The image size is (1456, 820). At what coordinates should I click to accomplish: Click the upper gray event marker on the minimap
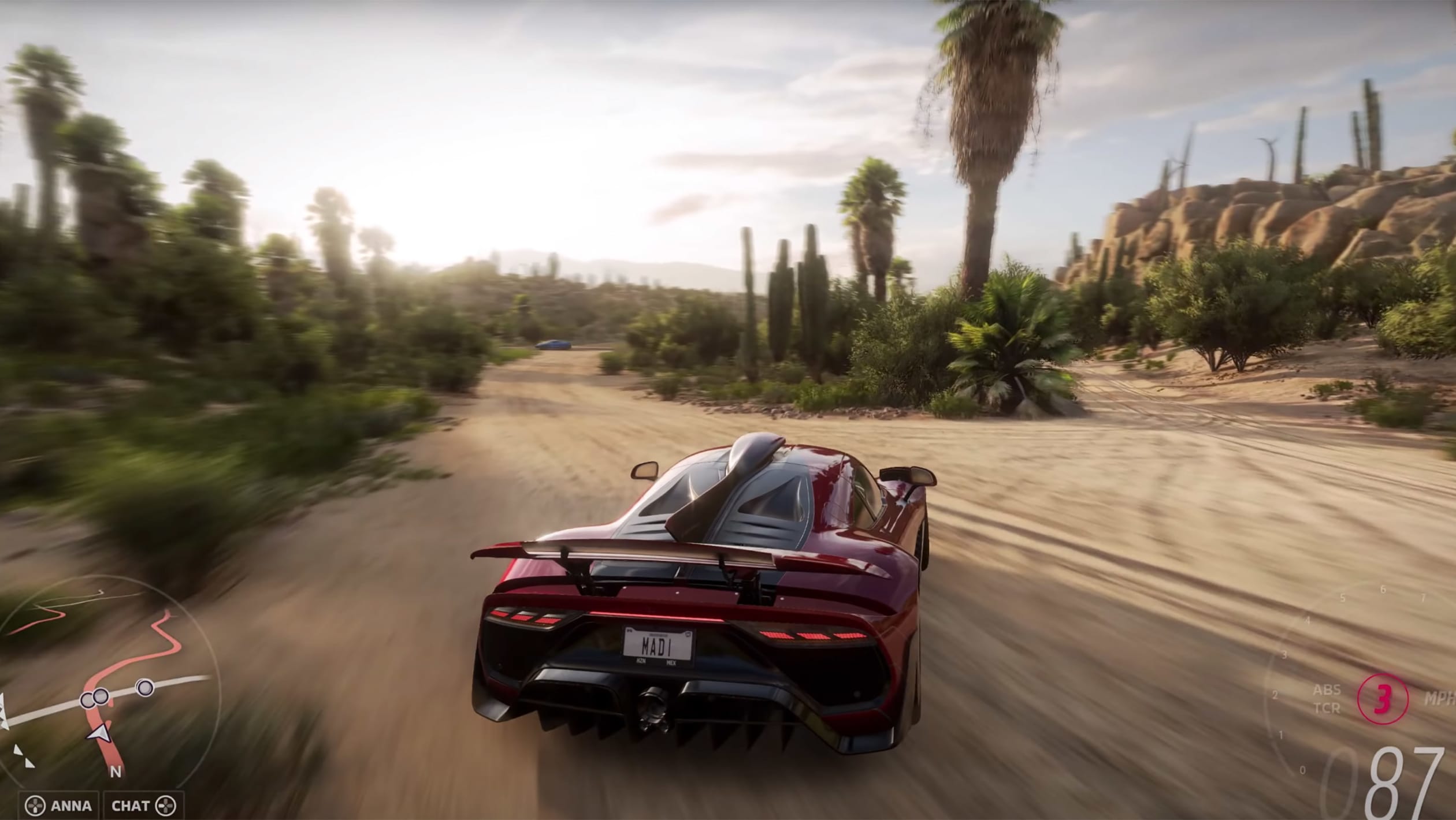click(x=144, y=688)
